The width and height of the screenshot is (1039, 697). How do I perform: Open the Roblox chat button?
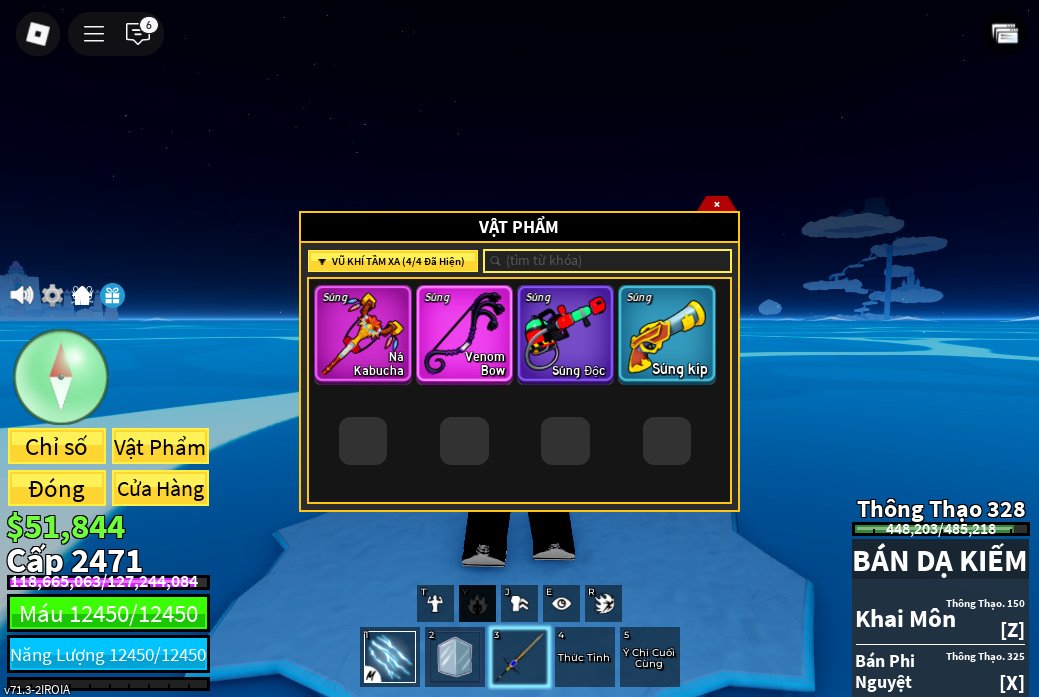[138, 34]
